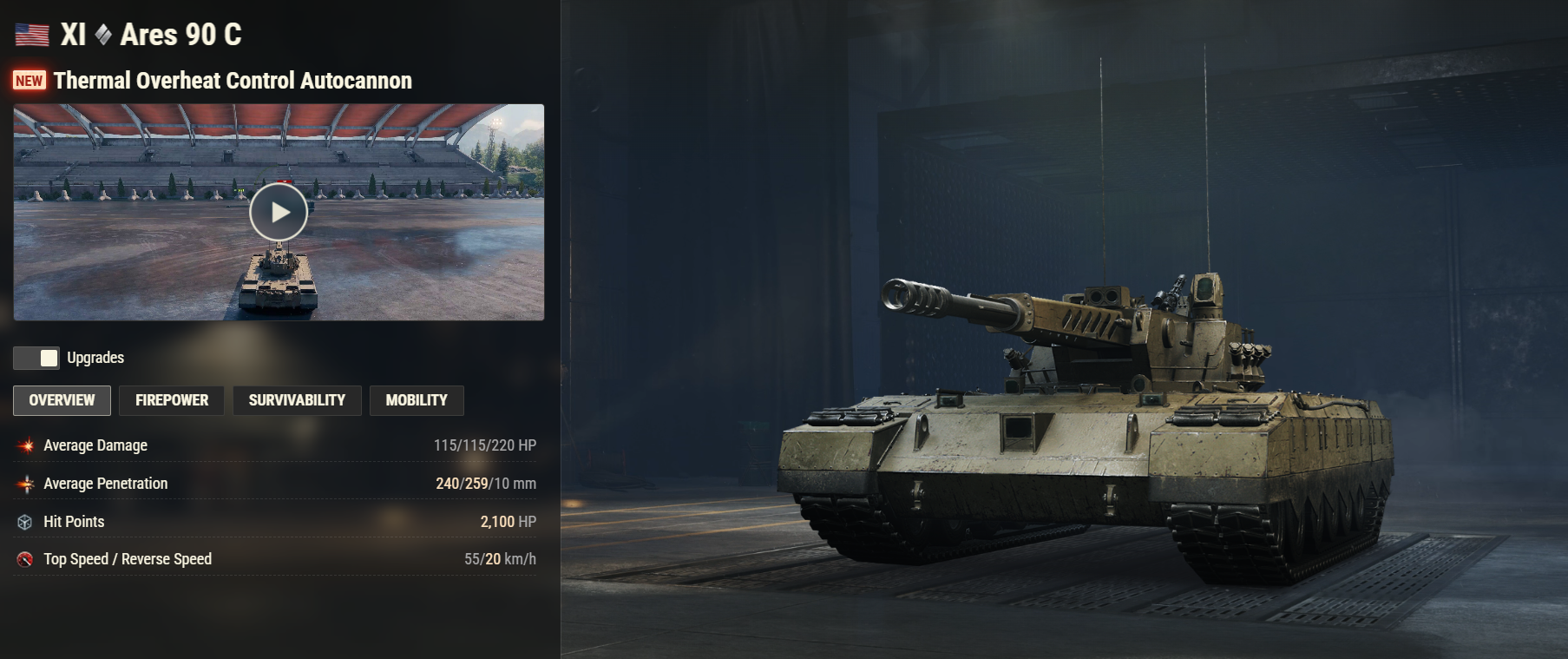Image resolution: width=1568 pixels, height=659 pixels.
Task: Enable Upgrades display for the tank
Action: 35,357
